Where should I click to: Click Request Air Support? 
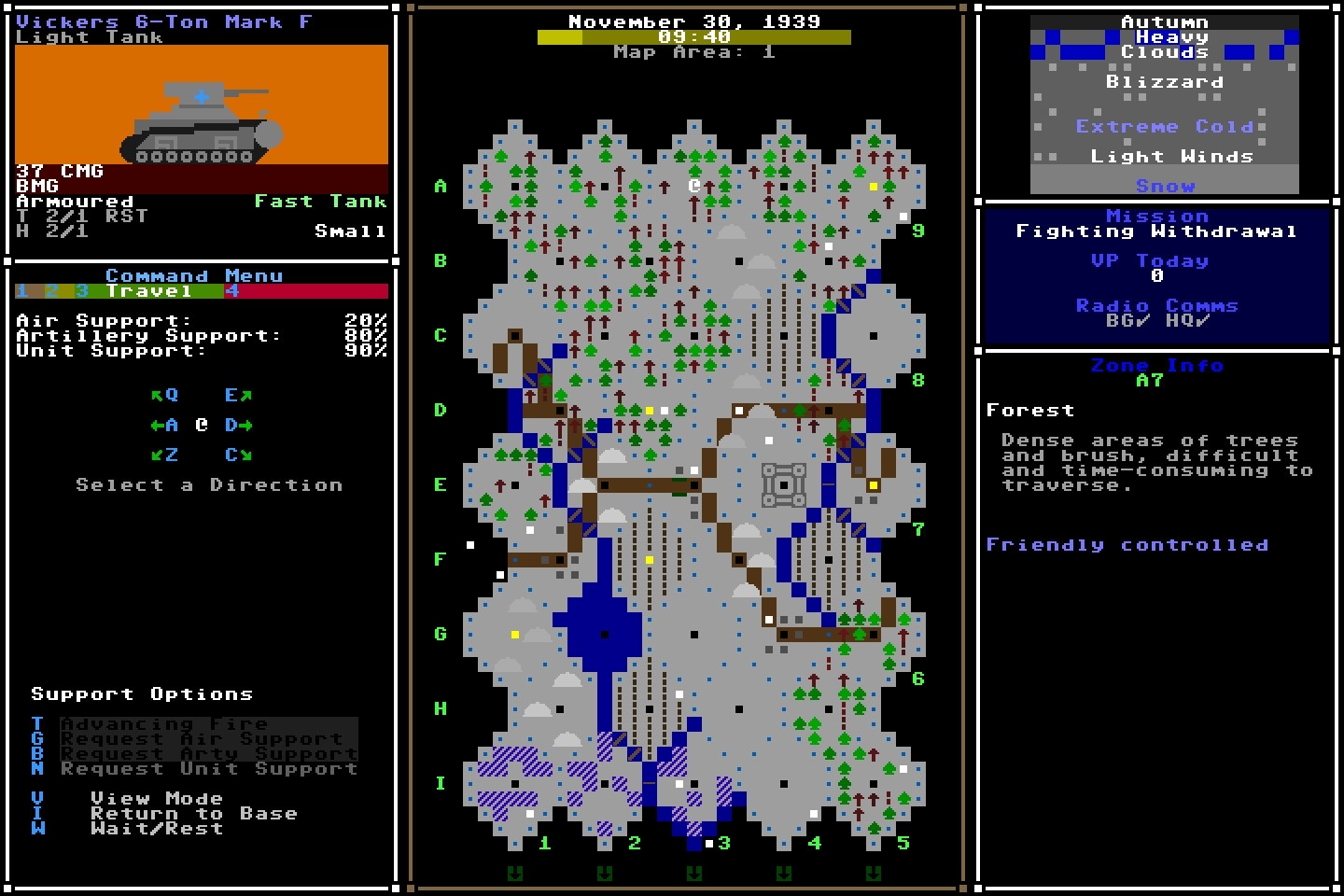[199, 738]
